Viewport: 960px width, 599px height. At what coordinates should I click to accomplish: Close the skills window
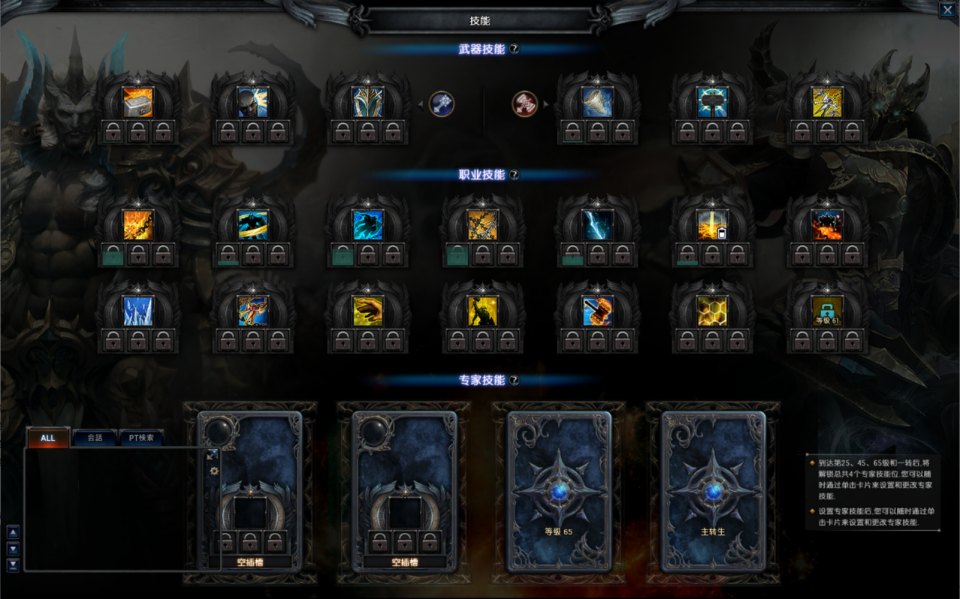click(947, 10)
